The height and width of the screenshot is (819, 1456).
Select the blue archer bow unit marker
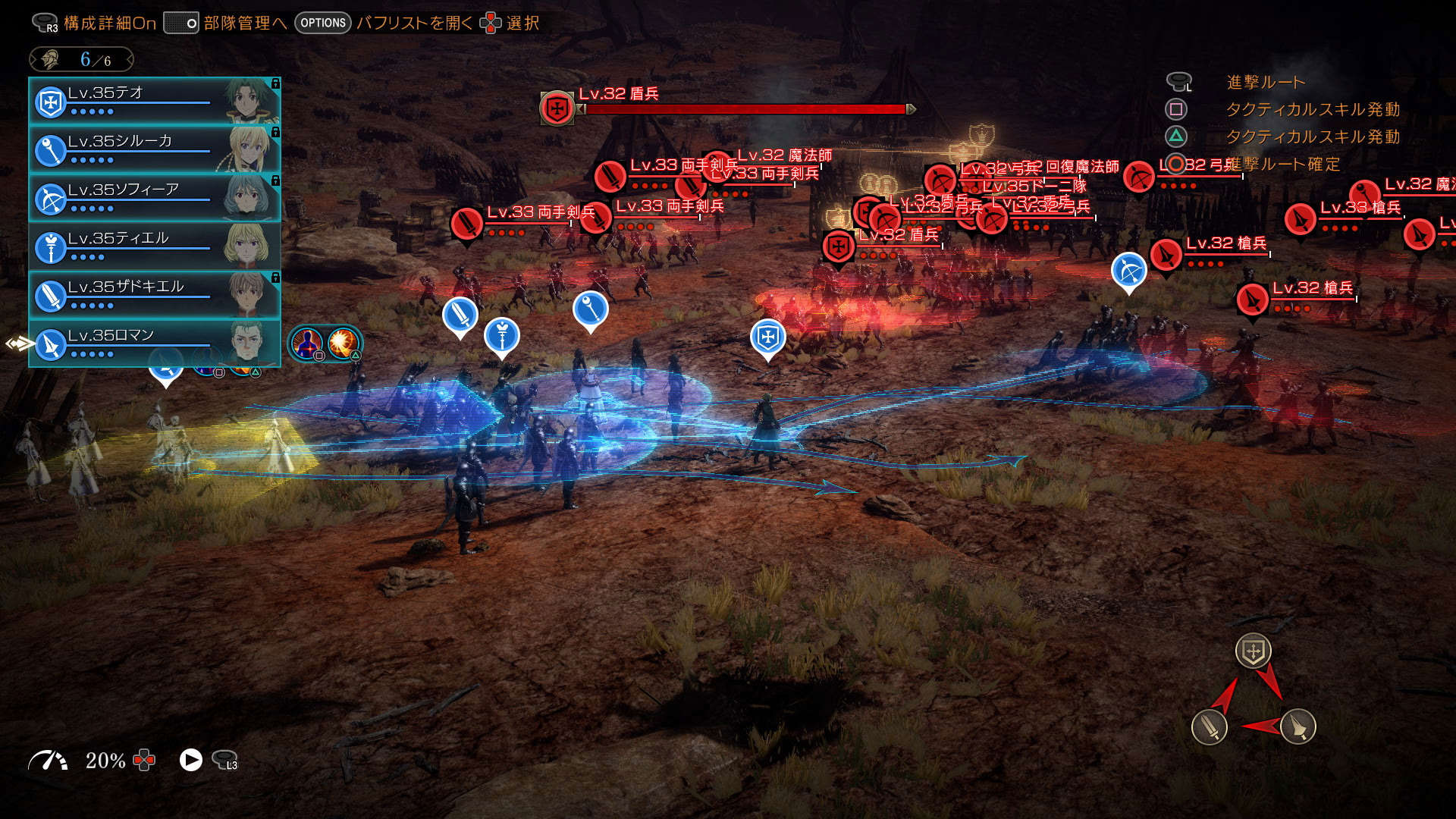click(x=1128, y=271)
